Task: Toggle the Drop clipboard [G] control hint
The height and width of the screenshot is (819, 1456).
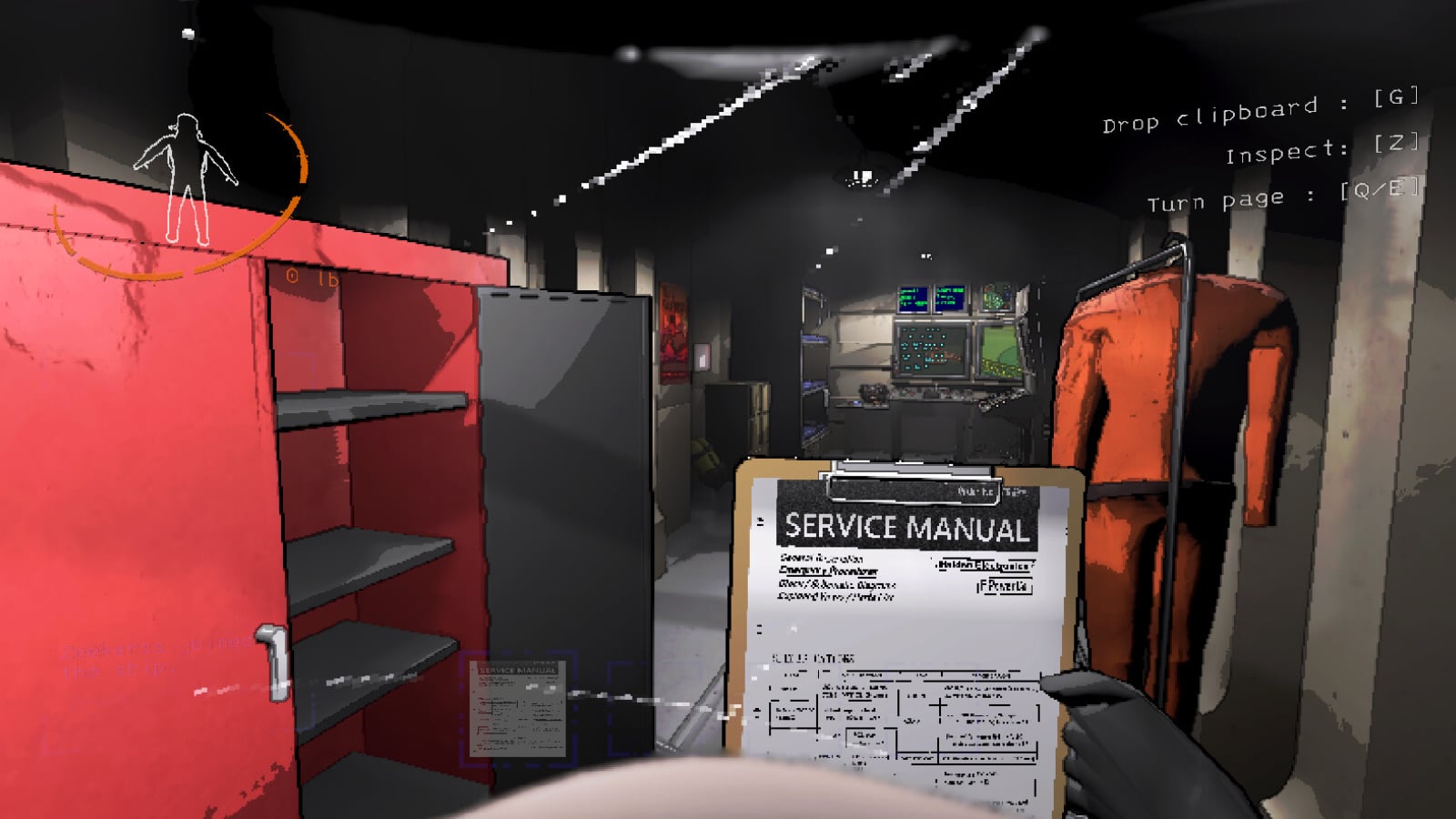Action: [1260, 111]
